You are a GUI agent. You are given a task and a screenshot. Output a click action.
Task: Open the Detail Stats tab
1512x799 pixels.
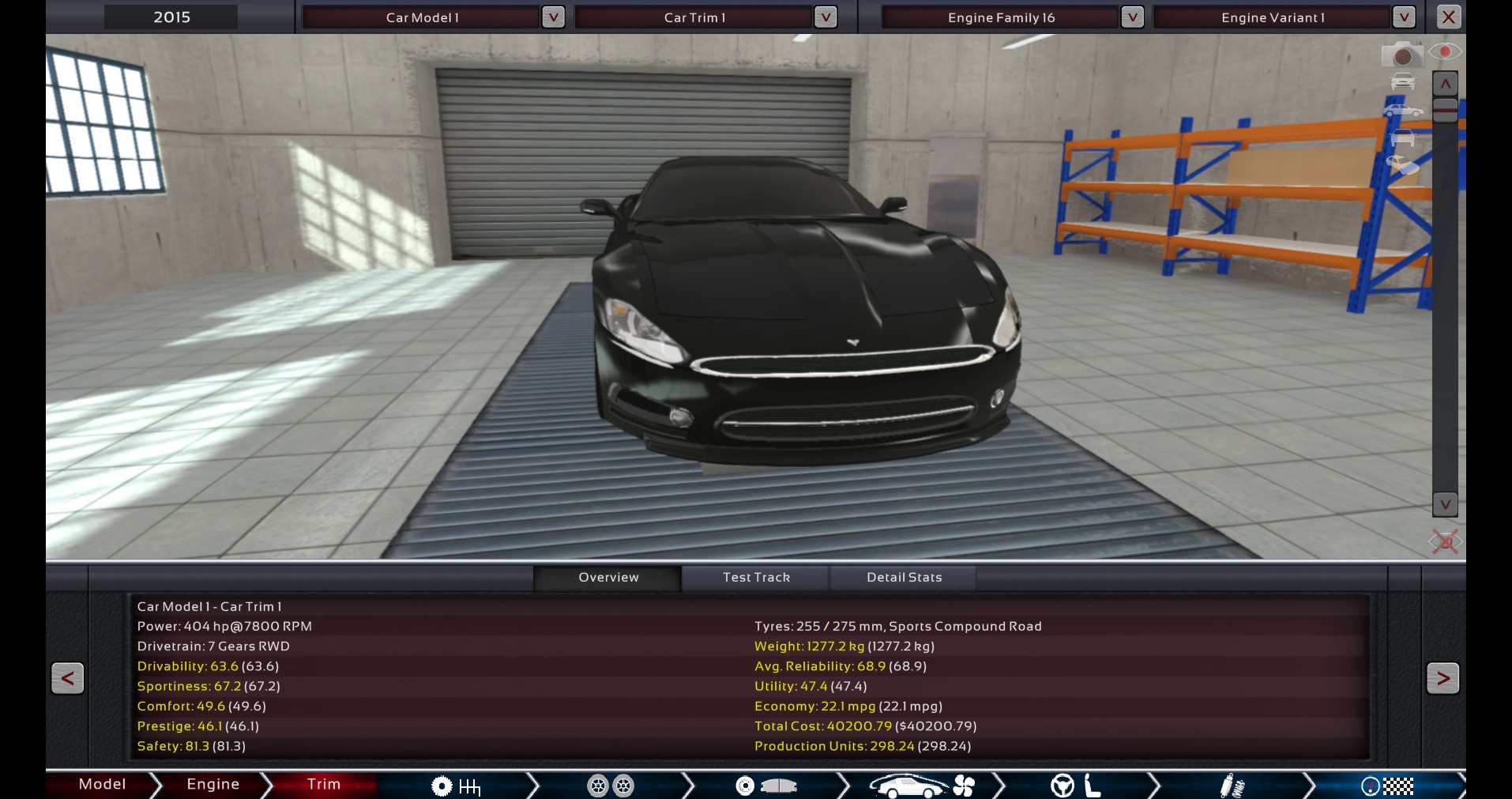point(904,578)
